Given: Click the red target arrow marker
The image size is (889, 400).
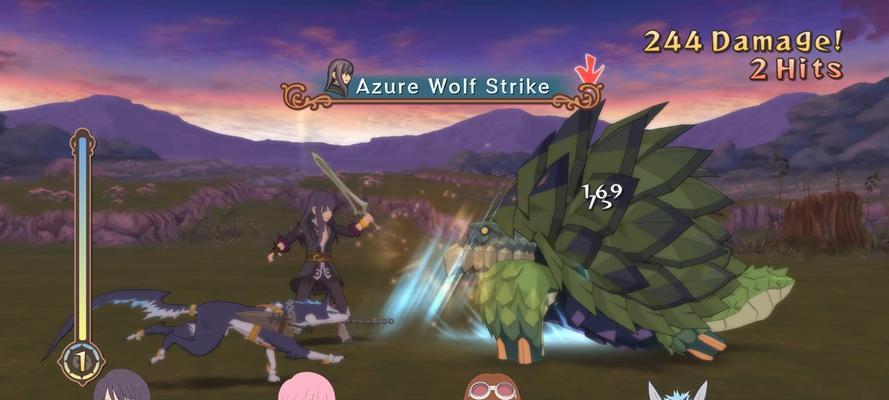Looking at the screenshot, I should point(589,70).
